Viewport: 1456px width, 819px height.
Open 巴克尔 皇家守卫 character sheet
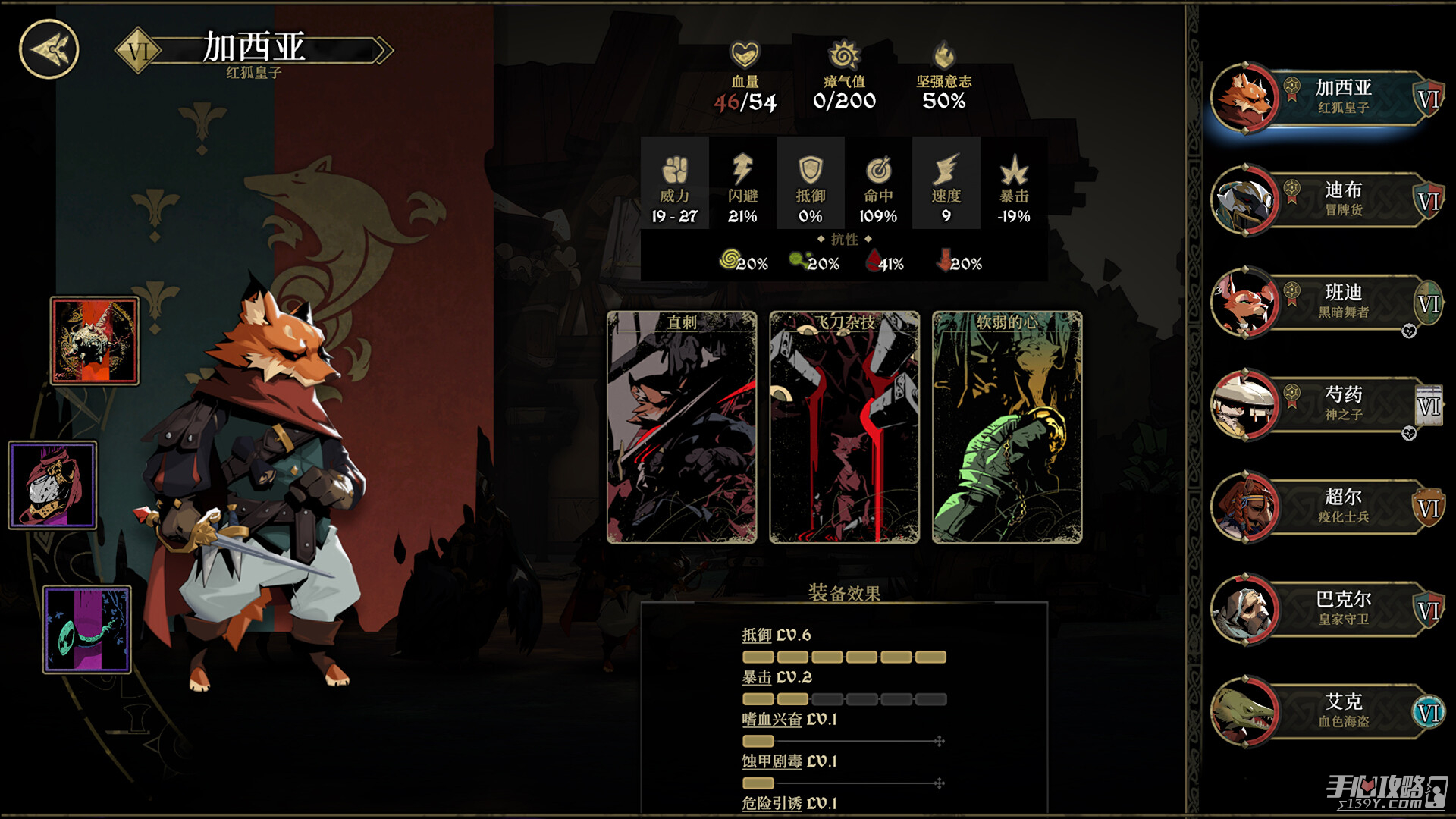[x=1326, y=610]
